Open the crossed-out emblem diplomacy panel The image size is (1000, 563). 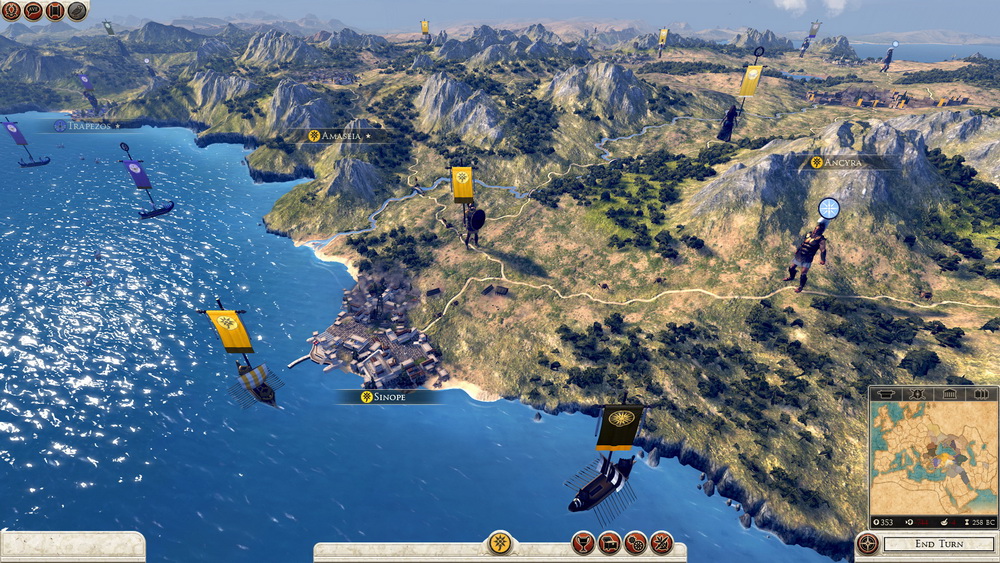coord(661,543)
